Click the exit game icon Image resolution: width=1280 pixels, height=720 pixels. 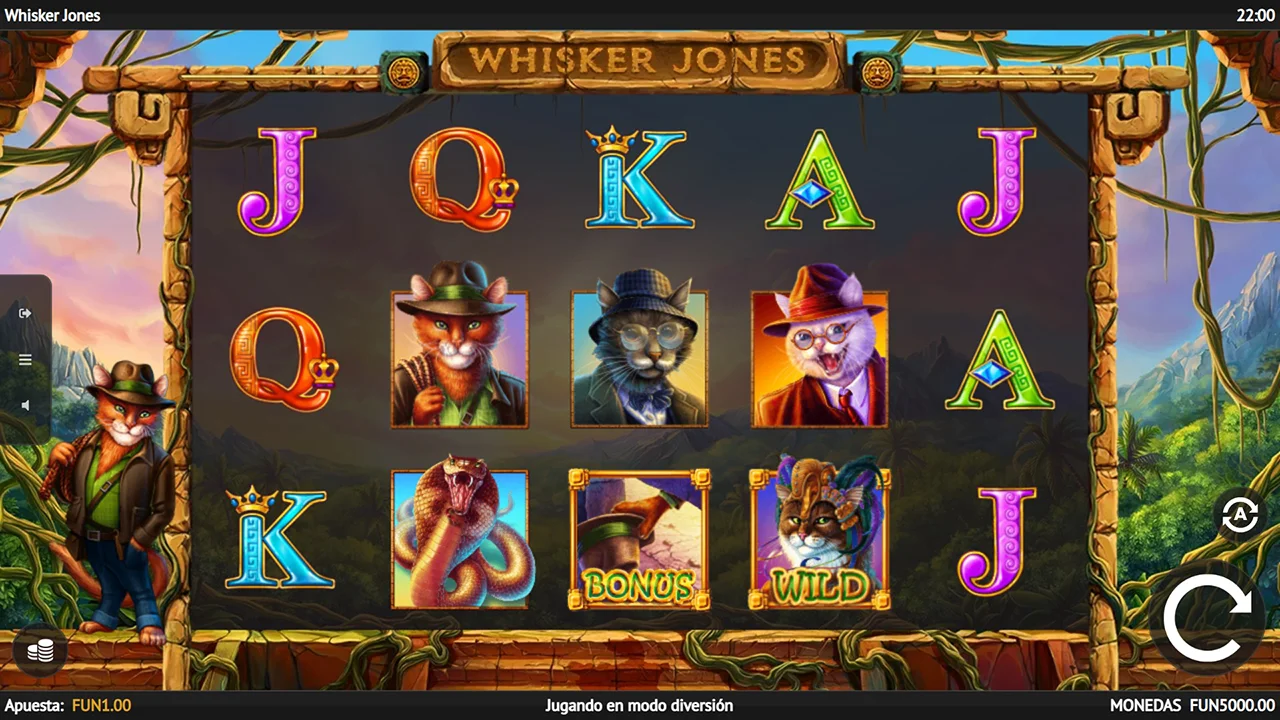click(x=26, y=313)
